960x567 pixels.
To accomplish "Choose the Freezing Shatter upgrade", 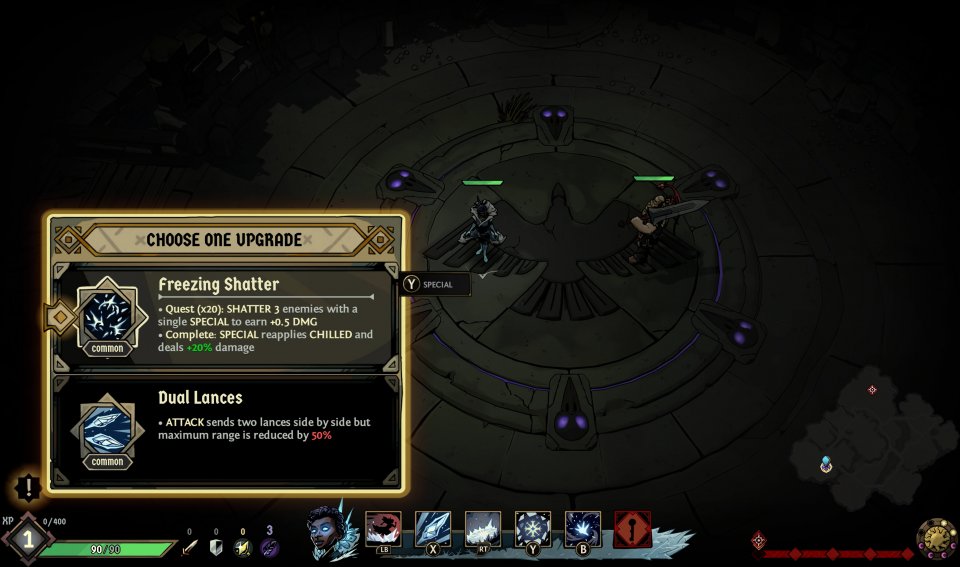I will coord(228,315).
